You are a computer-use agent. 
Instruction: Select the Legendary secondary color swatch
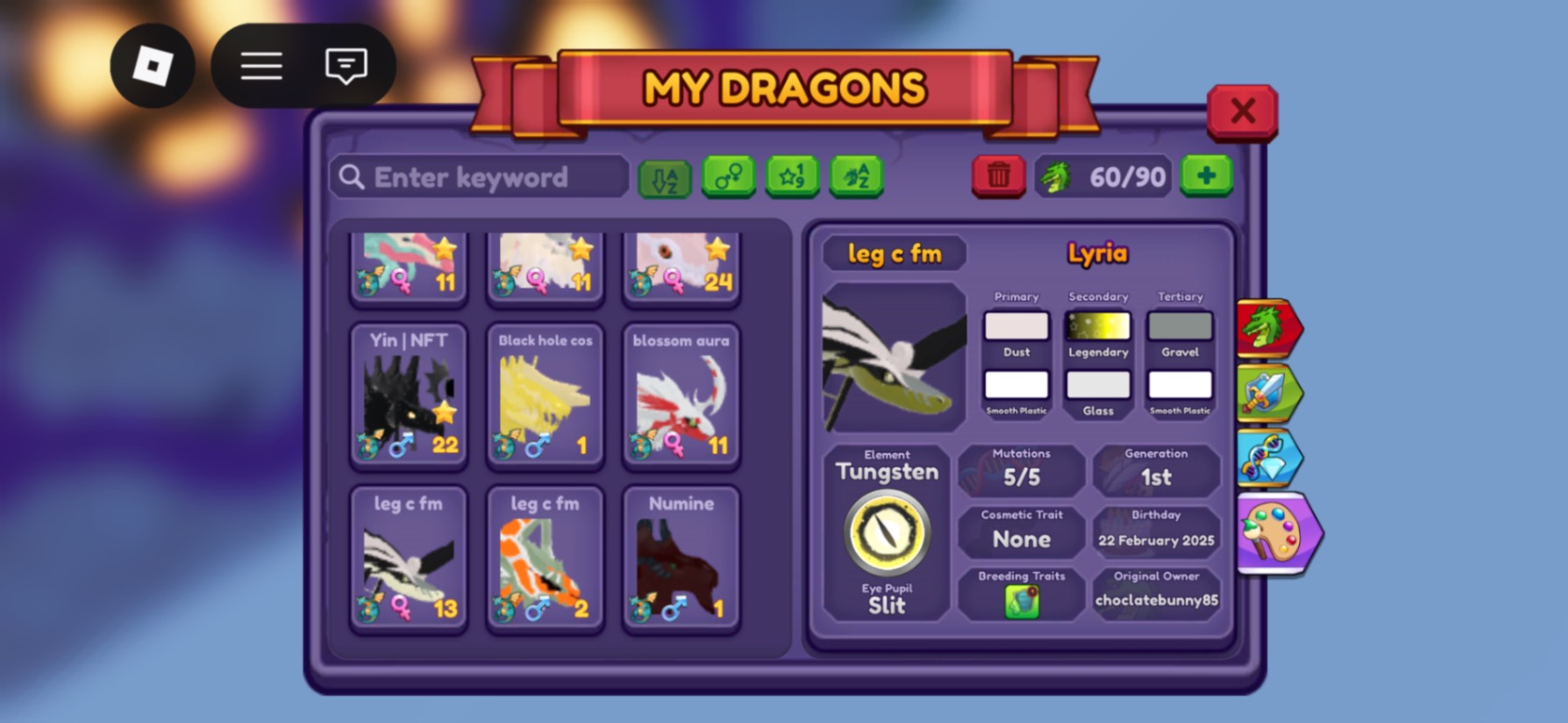(x=1097, y=326)
